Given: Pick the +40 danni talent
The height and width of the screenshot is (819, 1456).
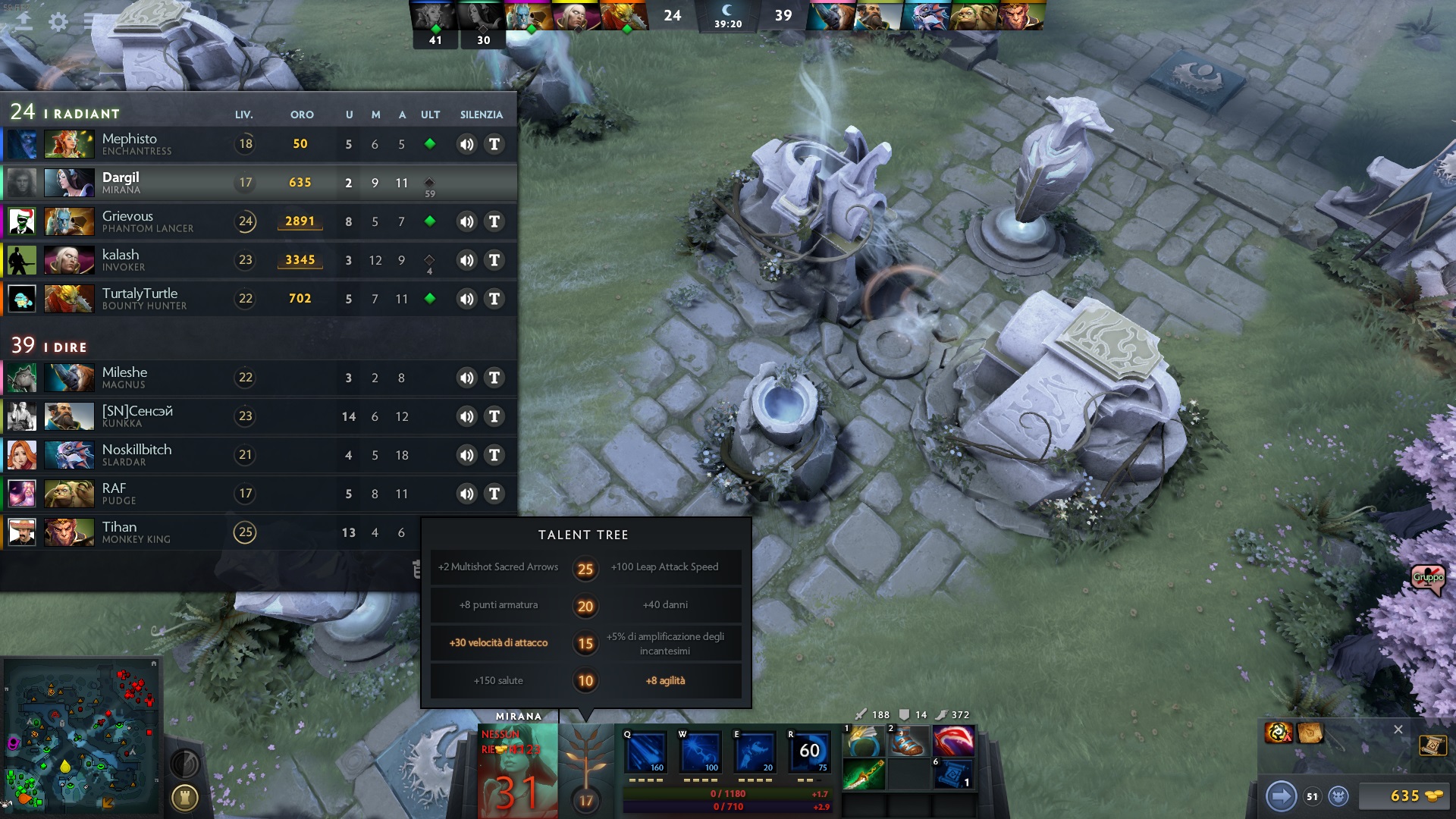Looking at the screenshot, I should [x=665, y=605].
